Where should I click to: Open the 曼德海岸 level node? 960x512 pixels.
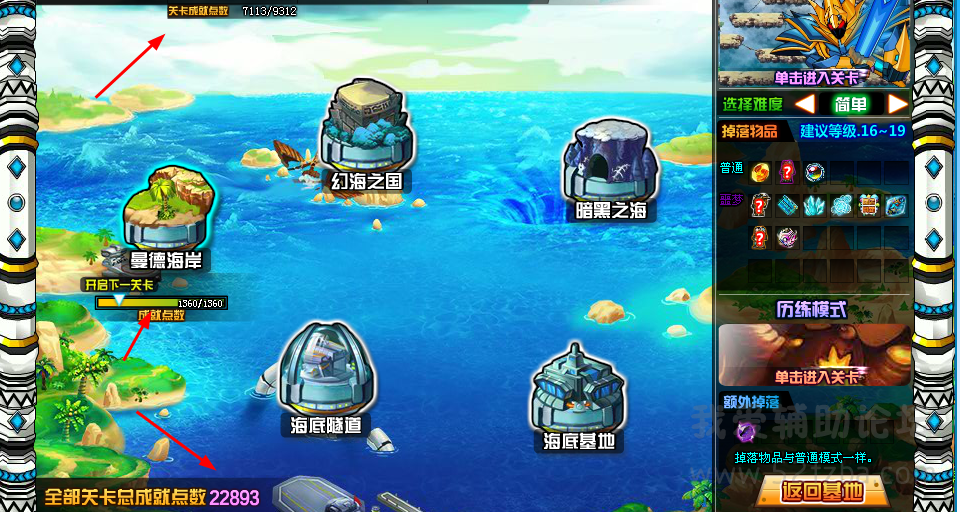[x=166, y=216]
